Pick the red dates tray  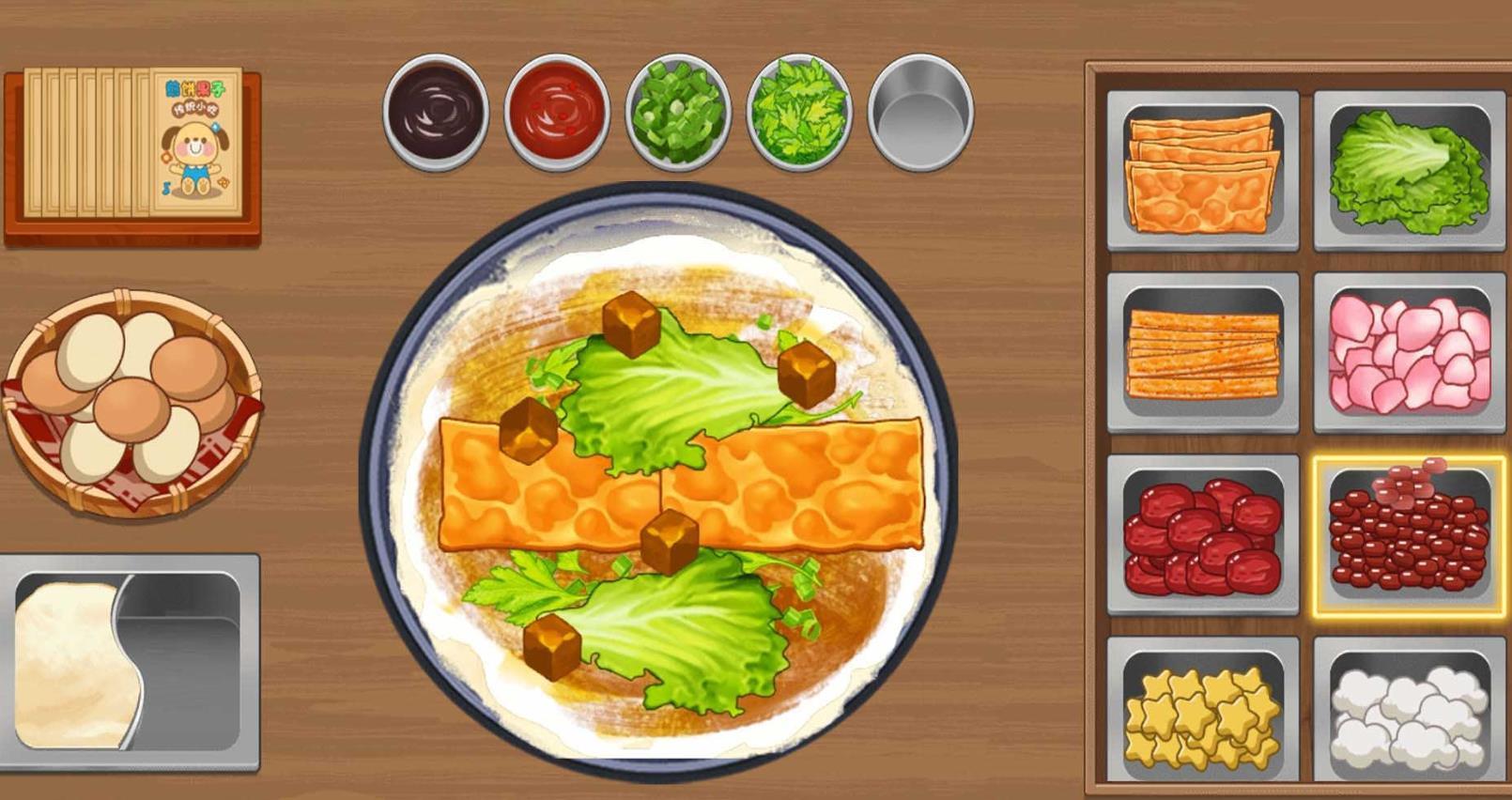pos(1202,535)
